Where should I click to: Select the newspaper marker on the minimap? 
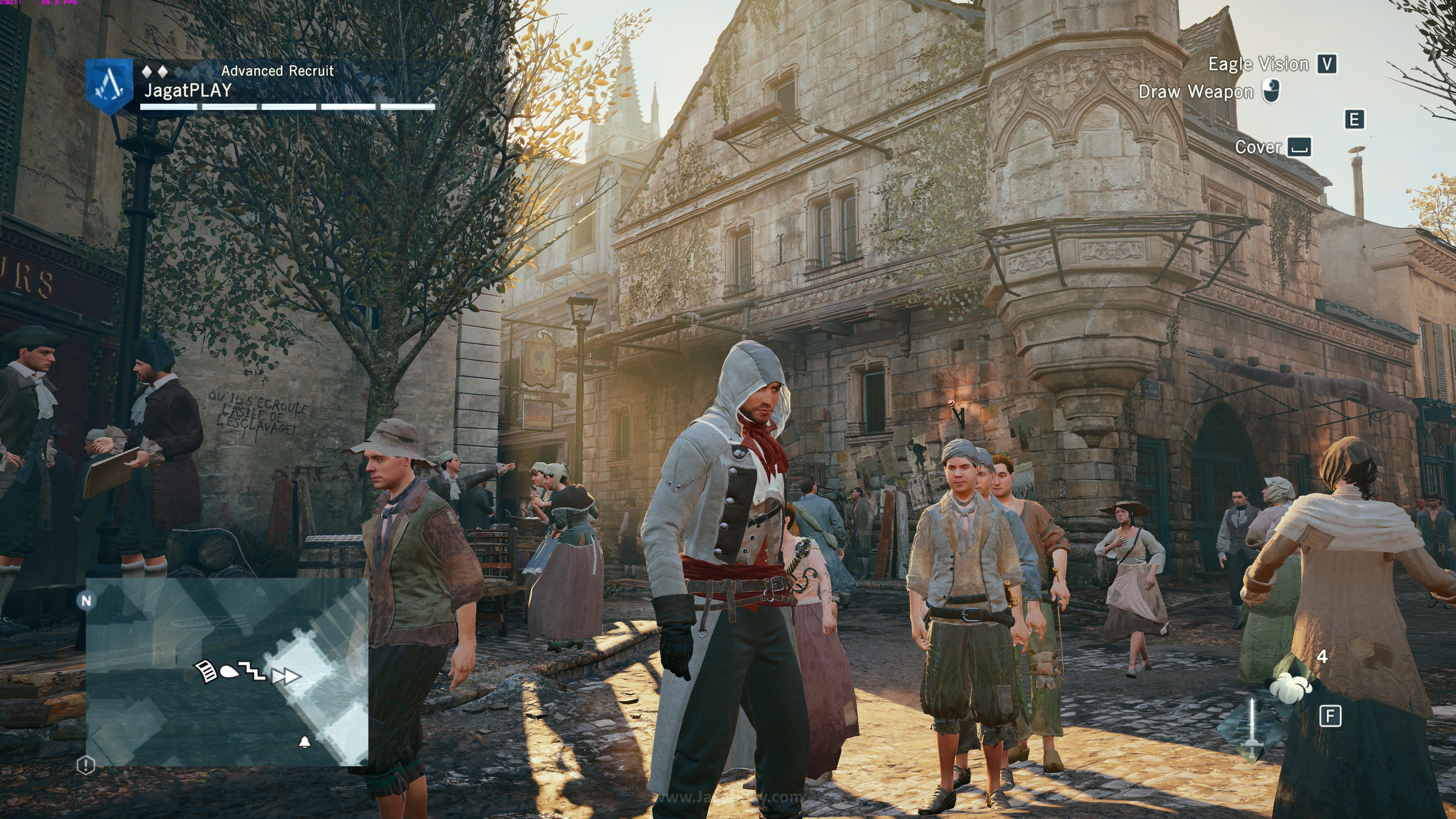(206, 671)
